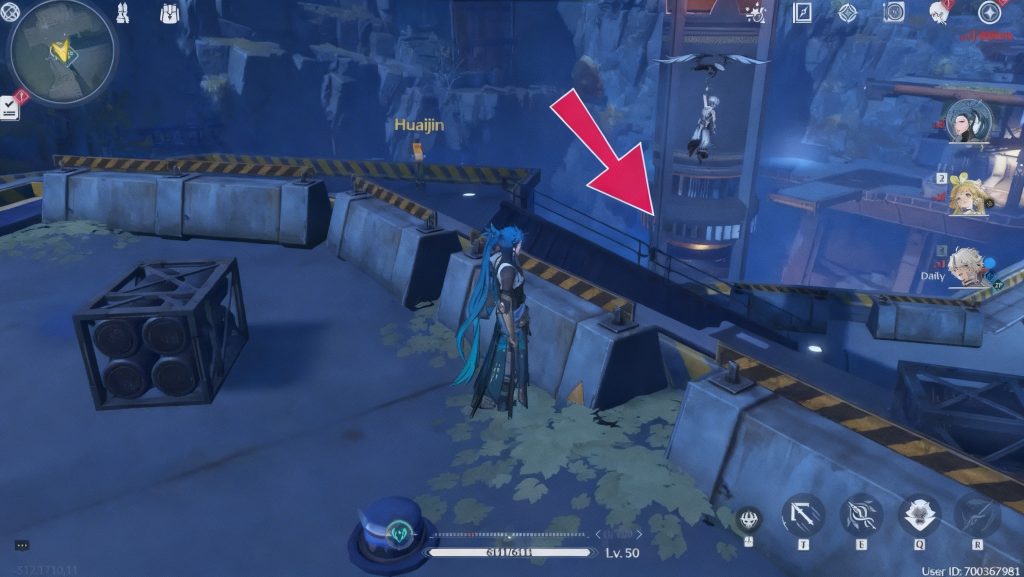Click the compass star icon in the top-right corner

989,13
